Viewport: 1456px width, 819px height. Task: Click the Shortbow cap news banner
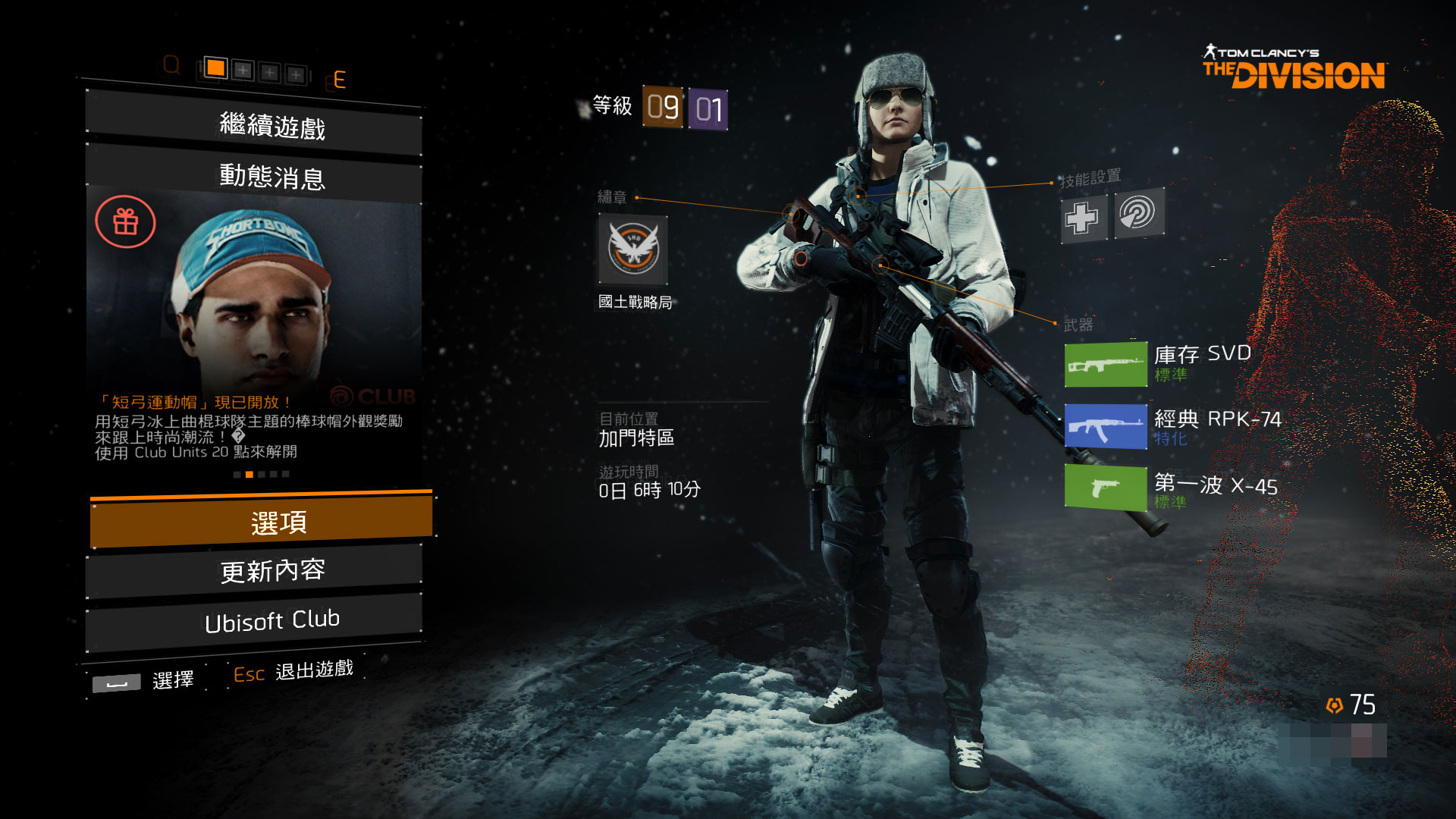point(255,303)
